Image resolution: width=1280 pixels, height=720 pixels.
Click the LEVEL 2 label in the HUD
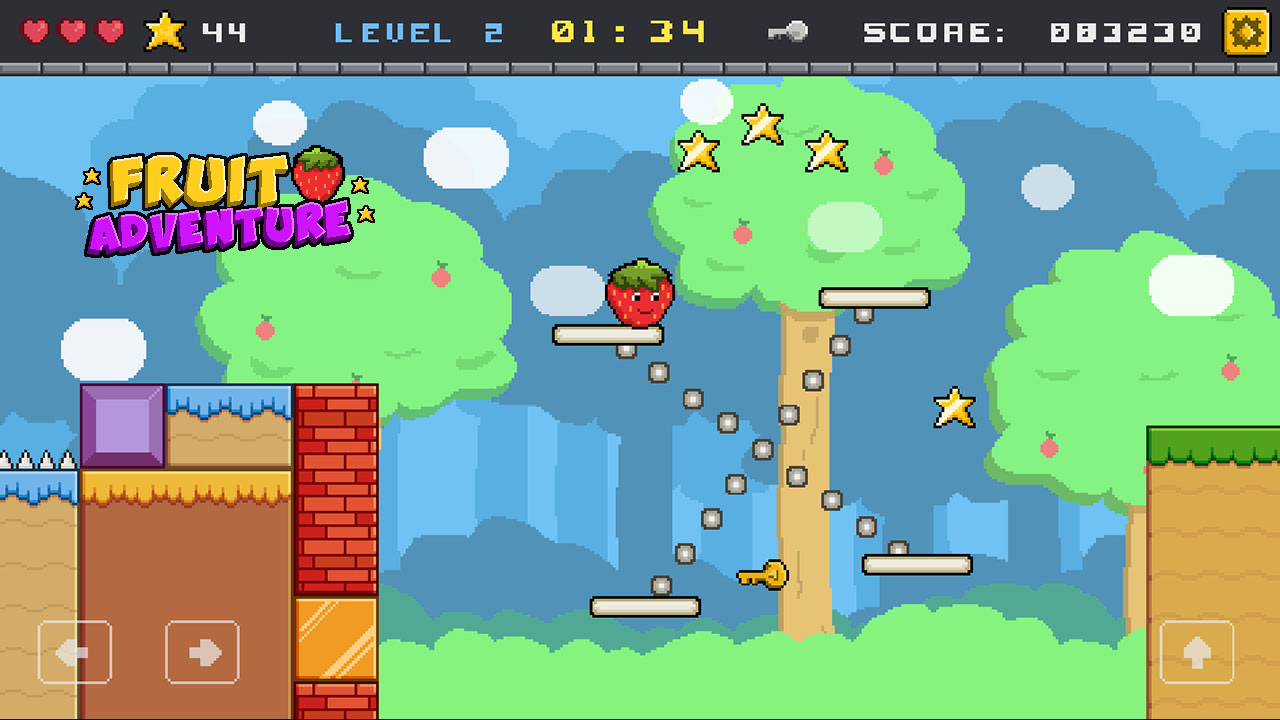[x=420, y=30]
